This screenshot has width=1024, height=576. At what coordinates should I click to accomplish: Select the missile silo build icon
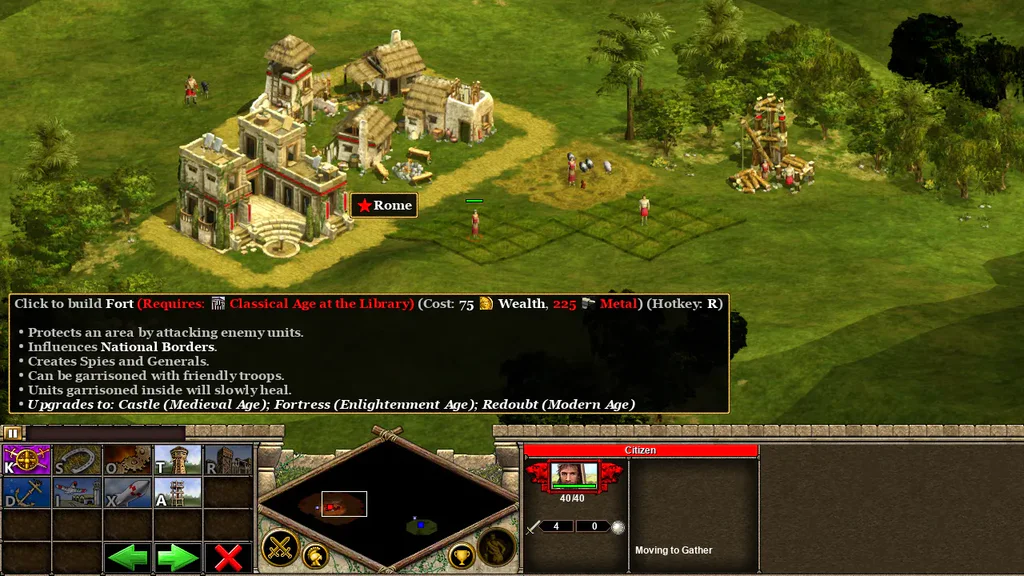click(127, 492)
